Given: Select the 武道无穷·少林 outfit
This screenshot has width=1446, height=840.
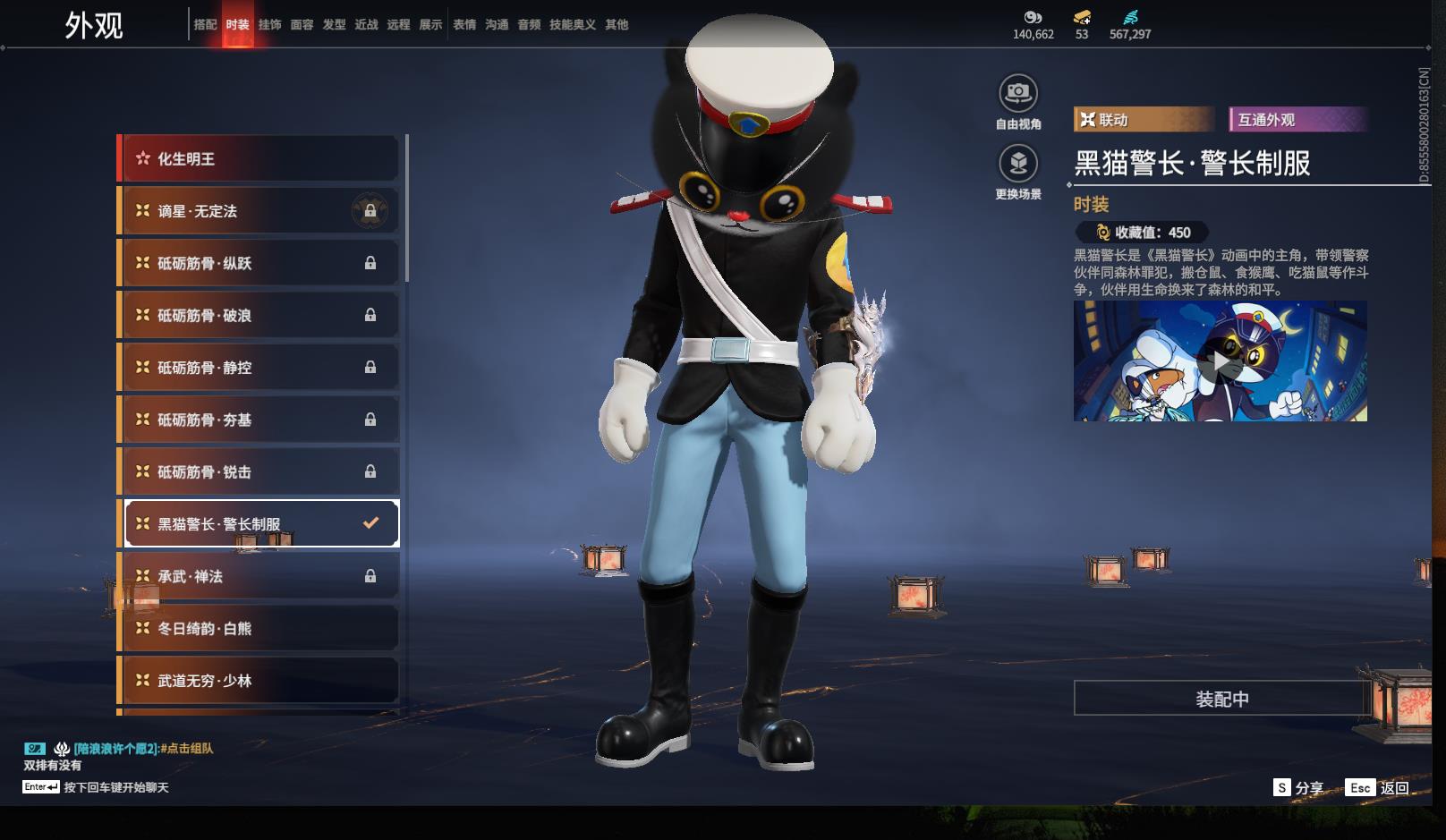Looking at the screenshot, I should (259, 681).
